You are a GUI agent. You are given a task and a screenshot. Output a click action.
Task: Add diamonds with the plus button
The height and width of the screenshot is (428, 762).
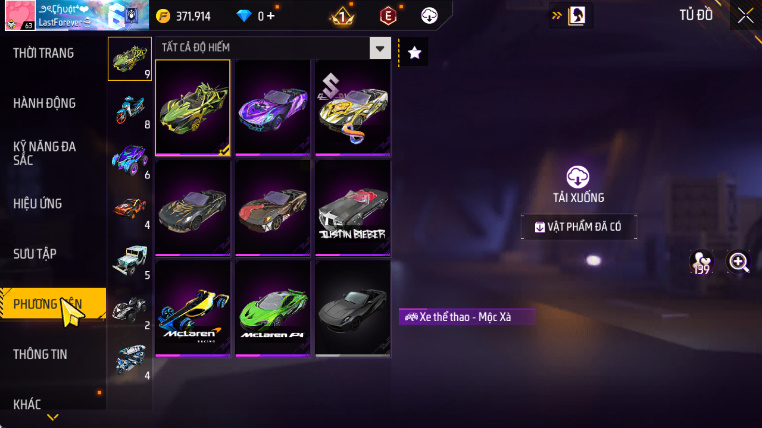click(x=269, y=16)
